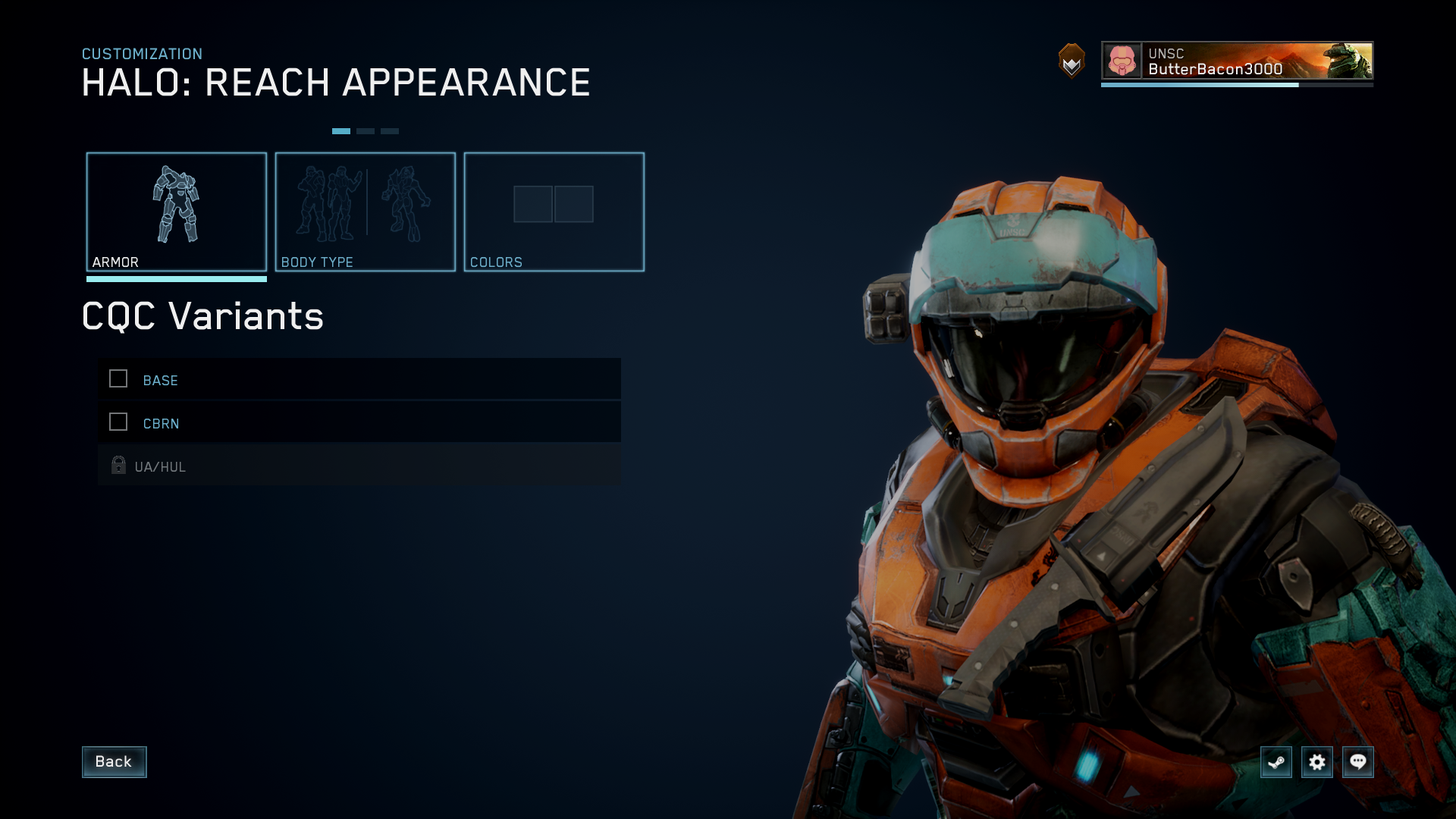The height and width of the screenshot is (819, 1456).
Task: Tick the BASE variant checkbox
Action: pyautogui.click(x=118, y=379)
